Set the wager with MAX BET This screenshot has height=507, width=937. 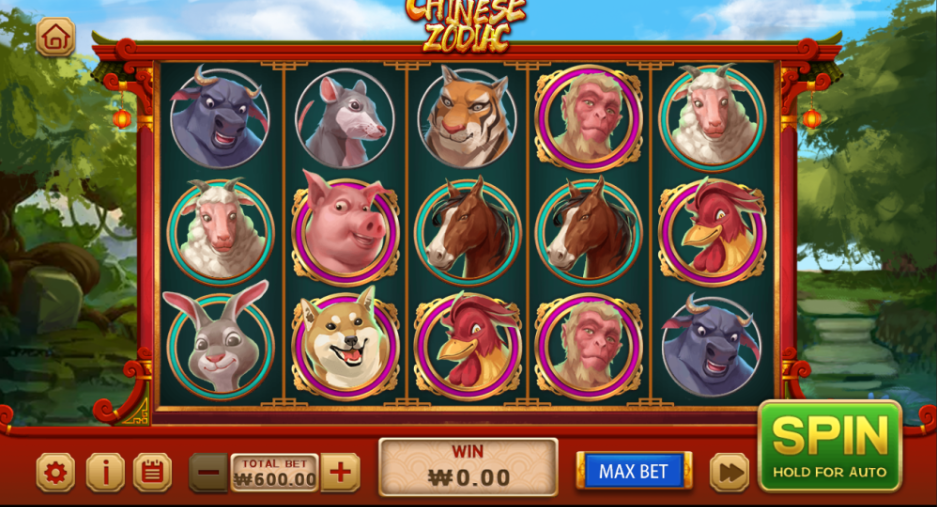633,471
